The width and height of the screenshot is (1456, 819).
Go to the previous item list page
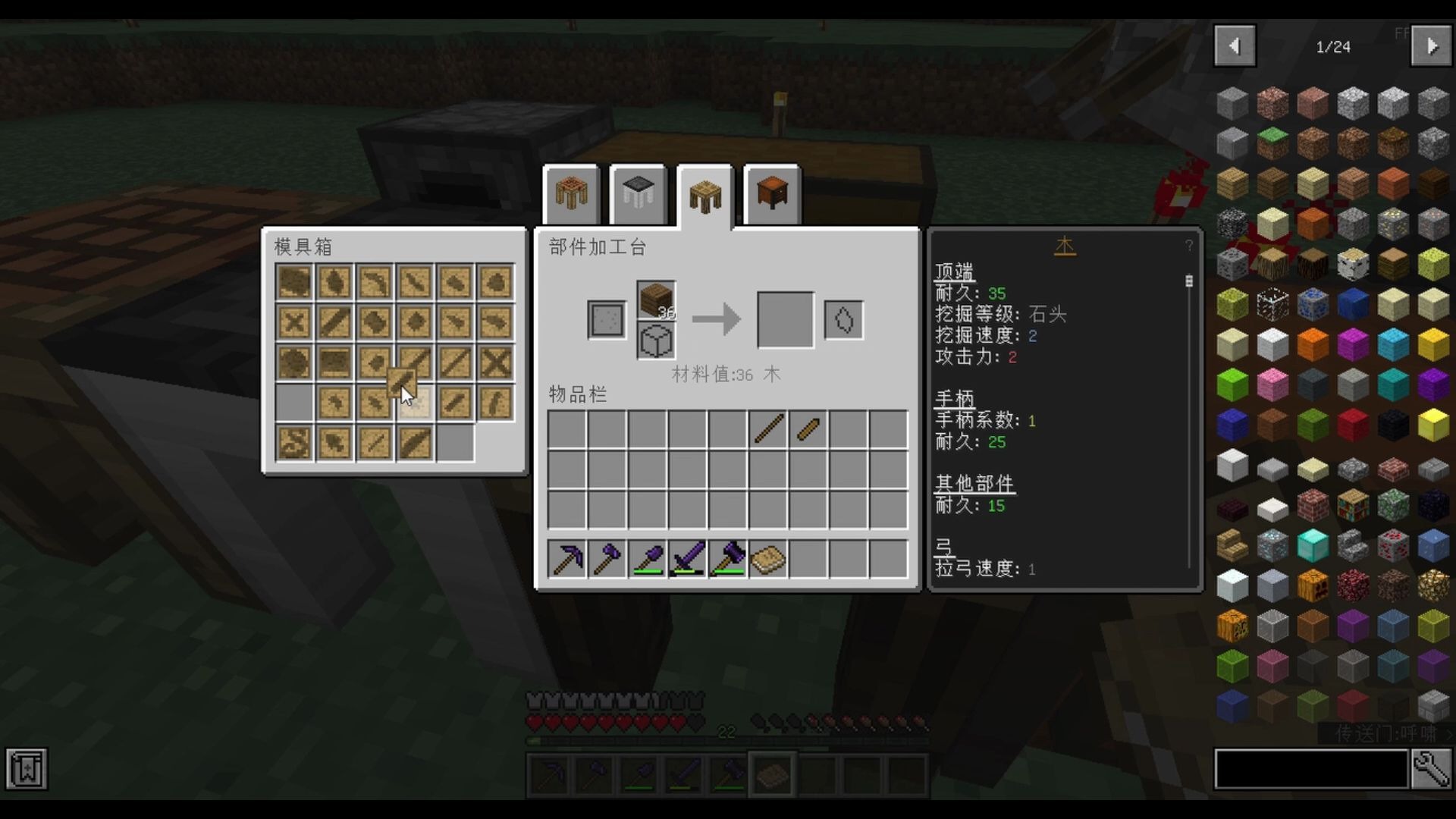pyautogui.click(x=1235, y=46)
